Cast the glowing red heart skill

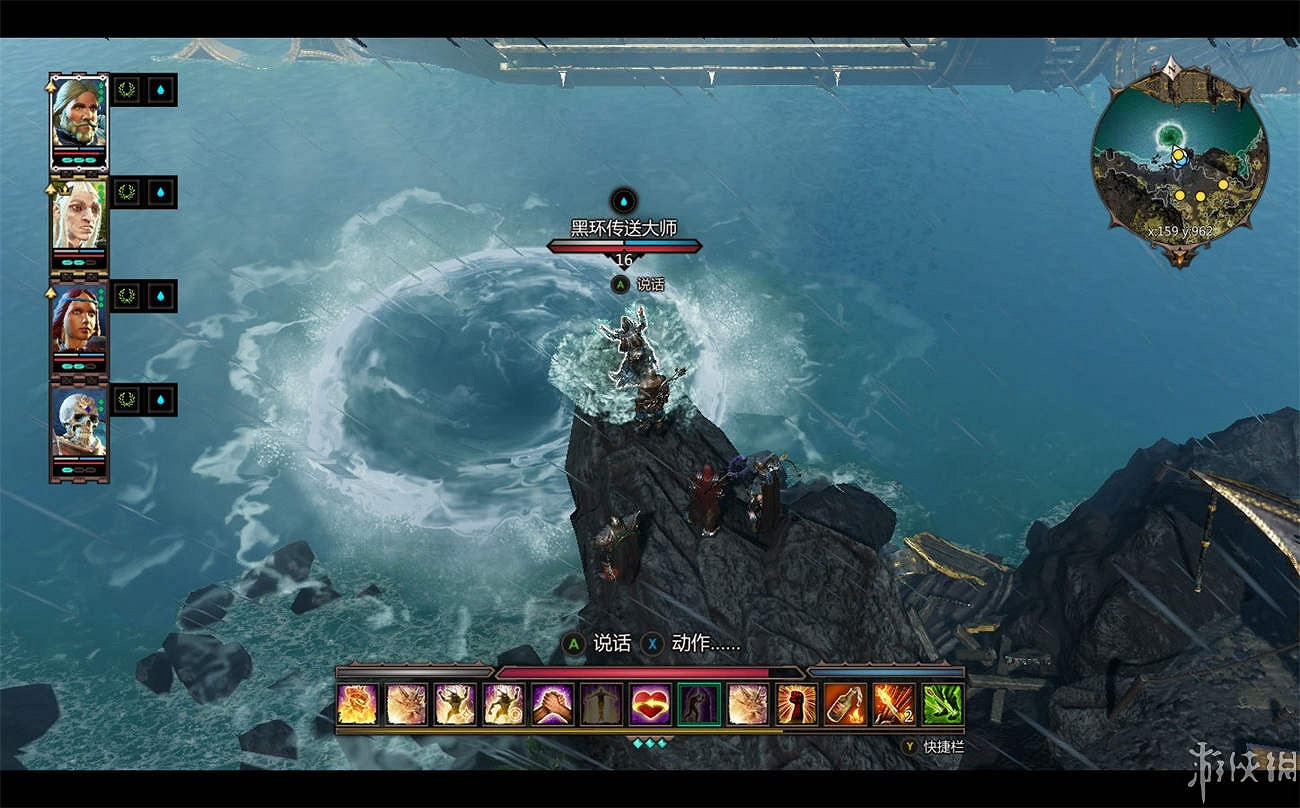[650, 704]
